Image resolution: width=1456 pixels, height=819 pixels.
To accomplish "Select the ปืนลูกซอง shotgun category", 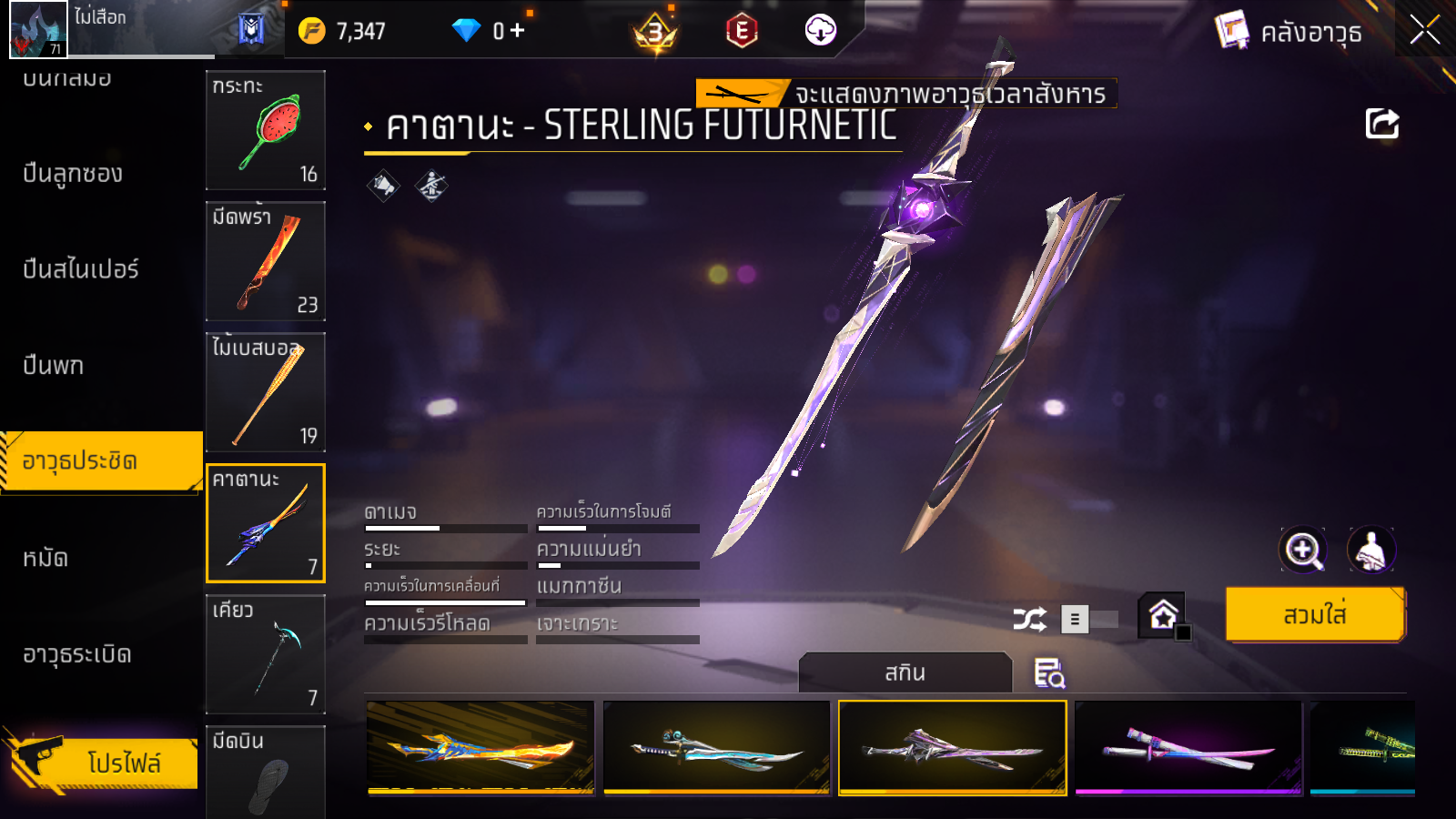I will click(x=73, y=174).
